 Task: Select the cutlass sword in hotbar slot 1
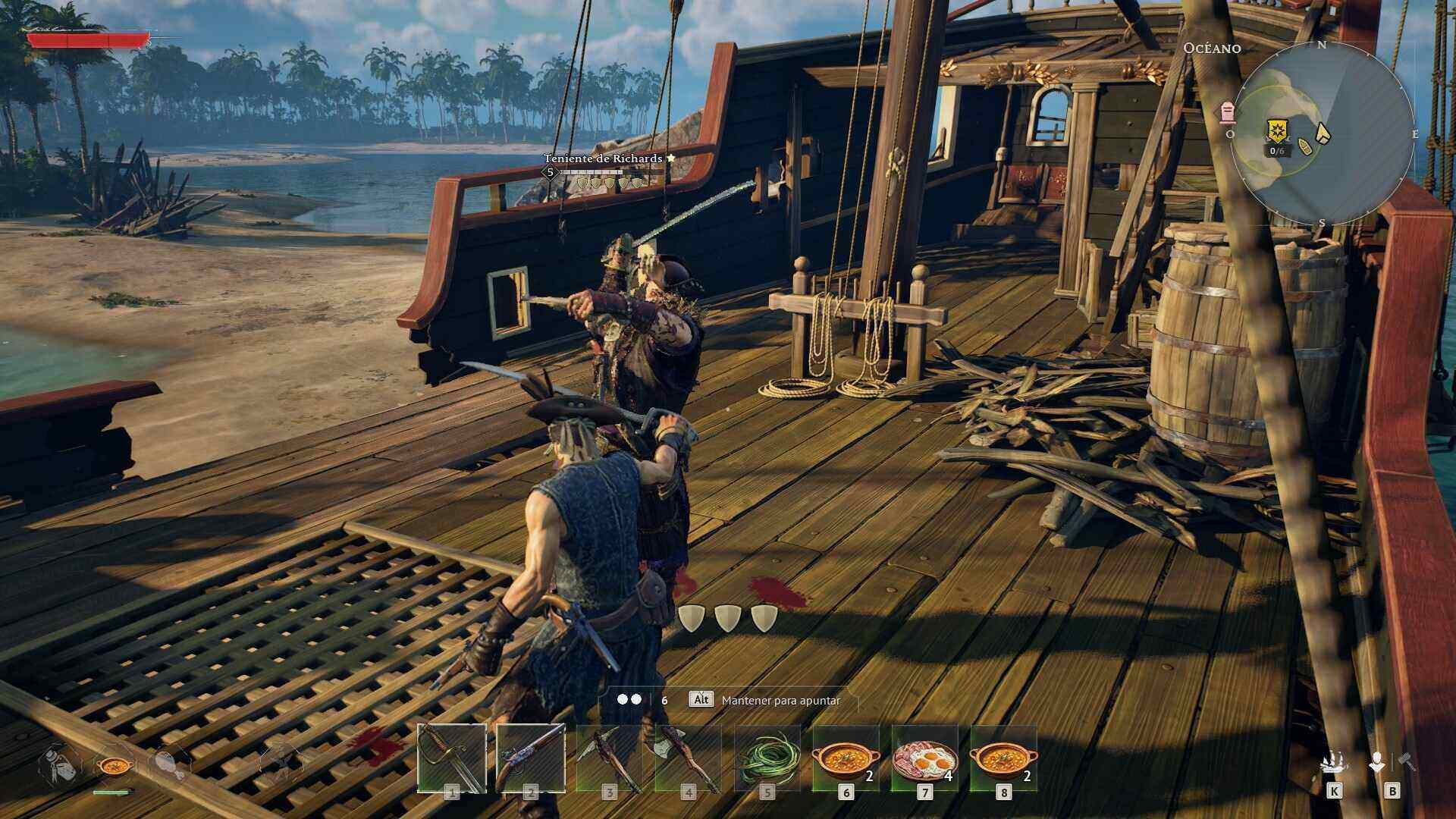coord(452,758)
